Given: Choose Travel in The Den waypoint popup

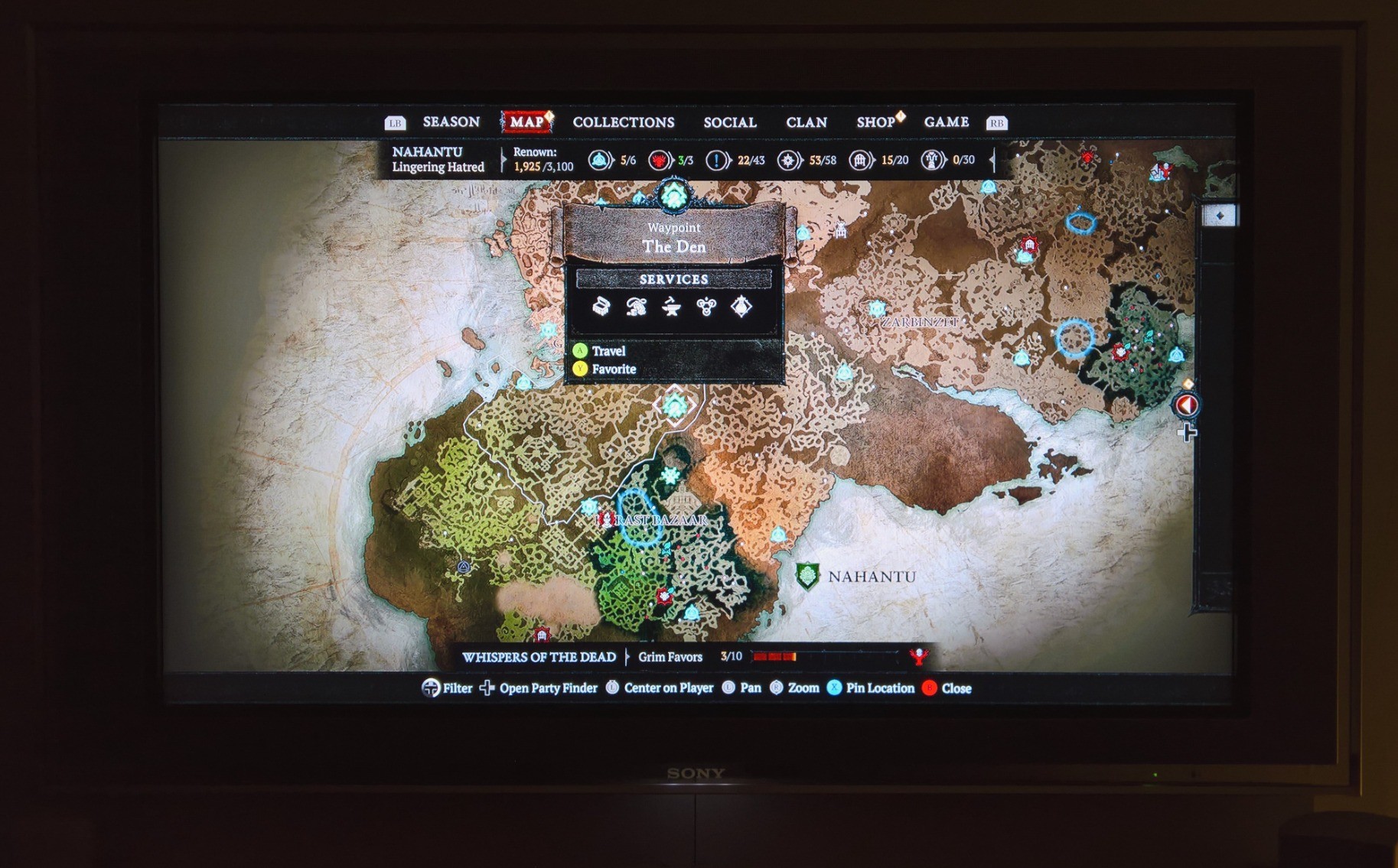Looking at the screenshot, I should [608, 351].
